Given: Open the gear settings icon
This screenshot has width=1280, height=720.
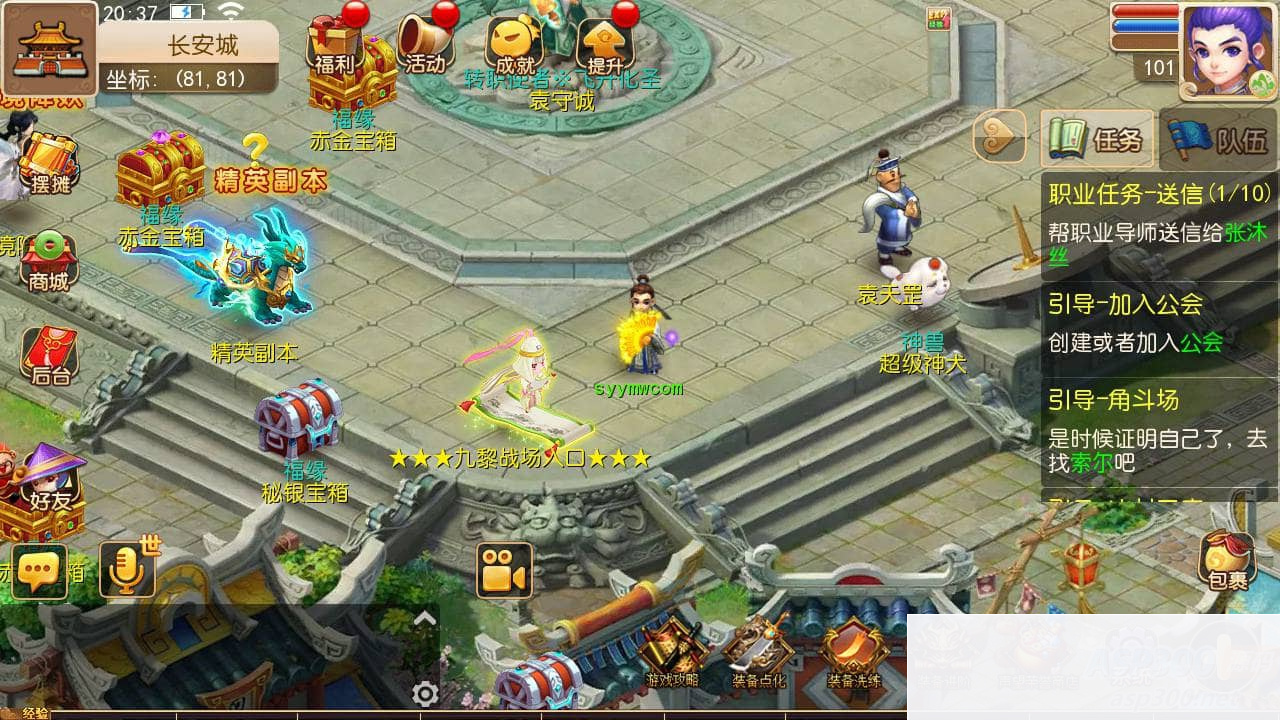Looking at the screenshot, I should click(x=425, y=693).
